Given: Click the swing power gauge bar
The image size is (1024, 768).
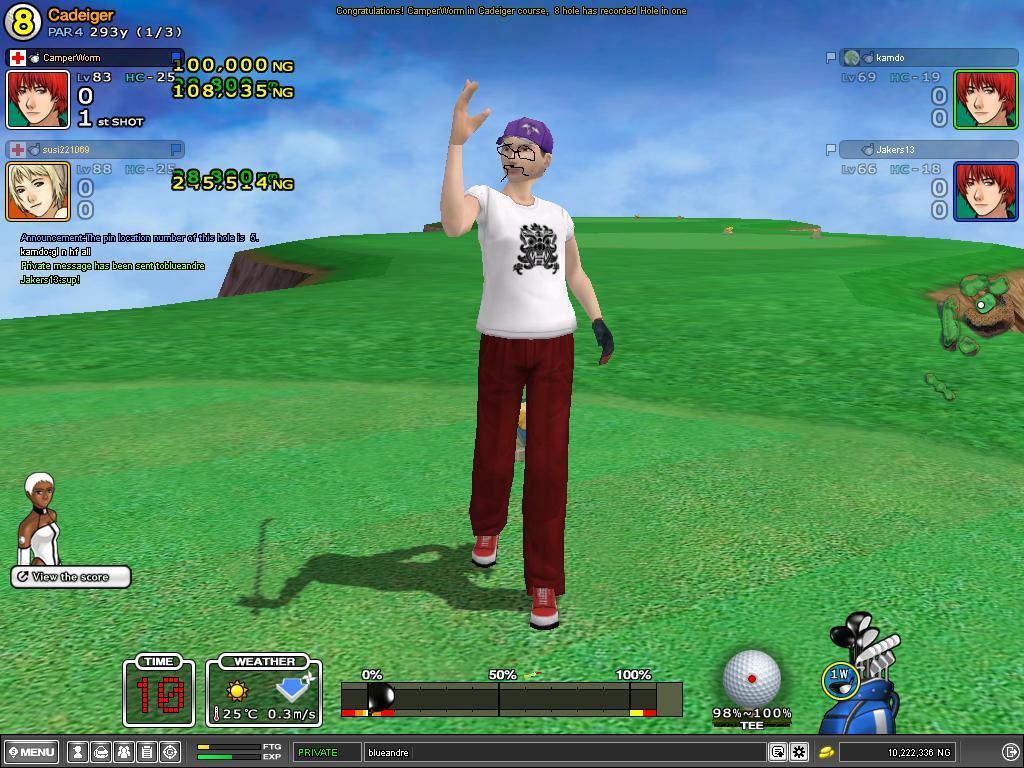Looking at the screenshot, I should click(510, 698).
